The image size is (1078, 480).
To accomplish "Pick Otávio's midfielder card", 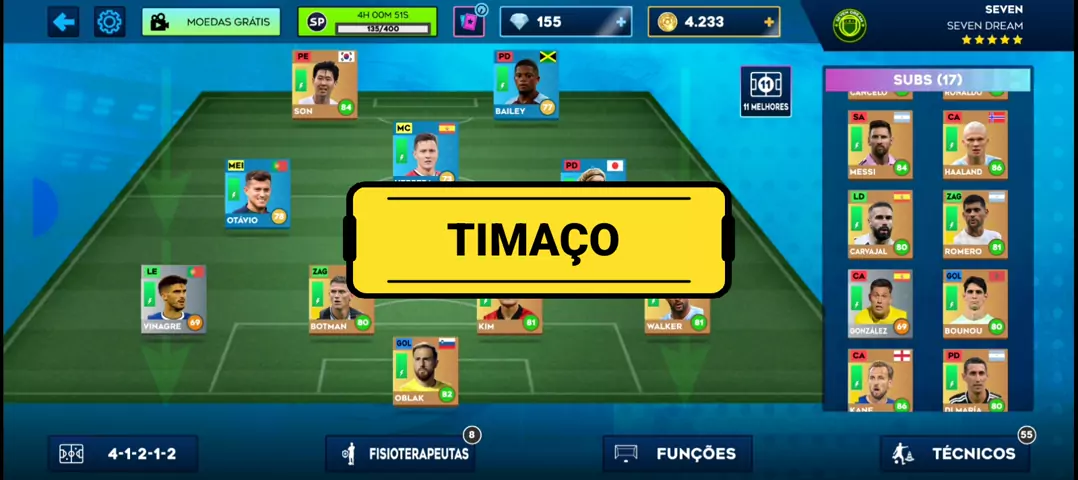I will click(257, 193).
